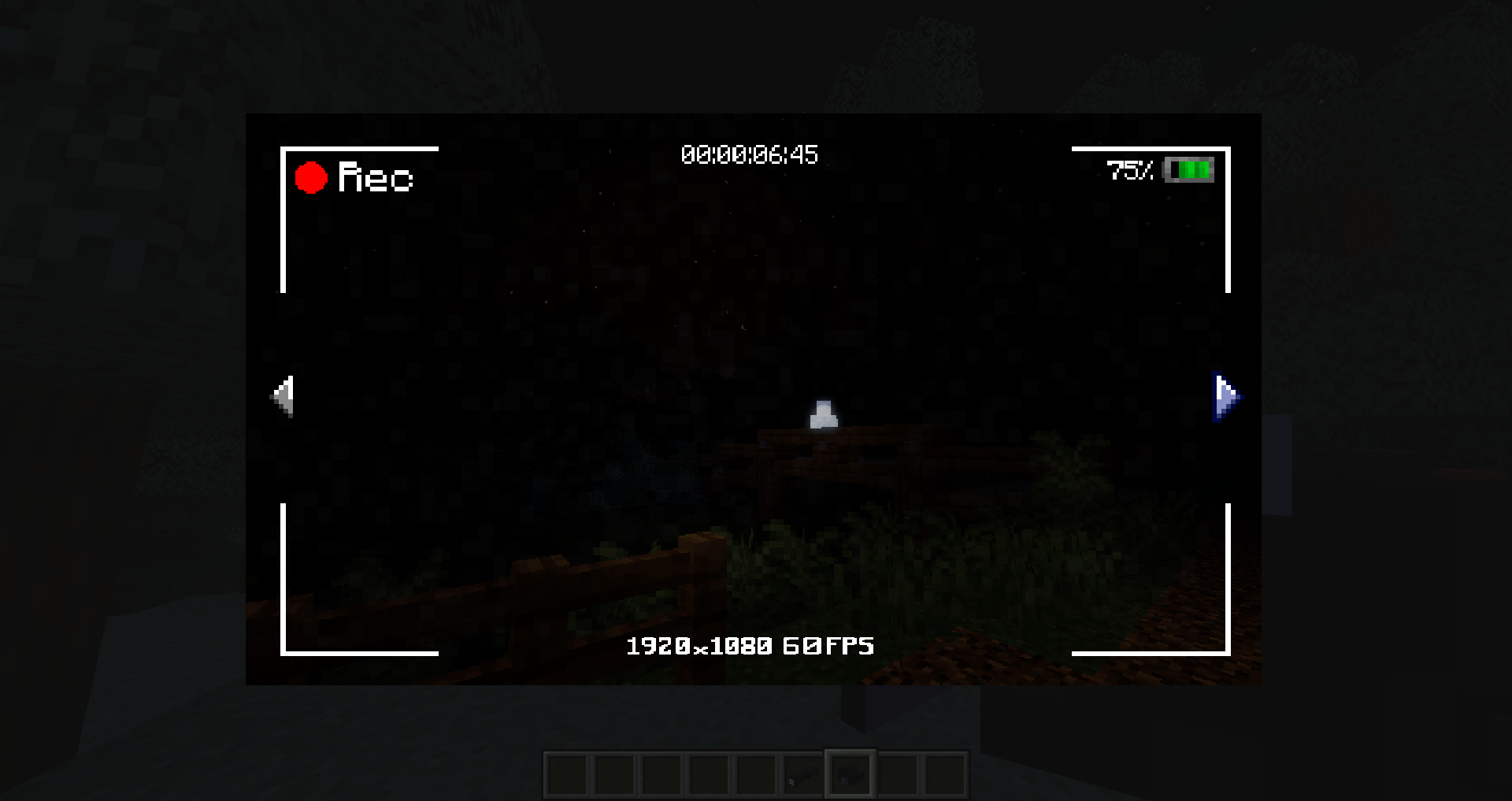Toggle recording via the Rec label
The height and width of the screenshot is (801, 1512).
pos(374,179)
